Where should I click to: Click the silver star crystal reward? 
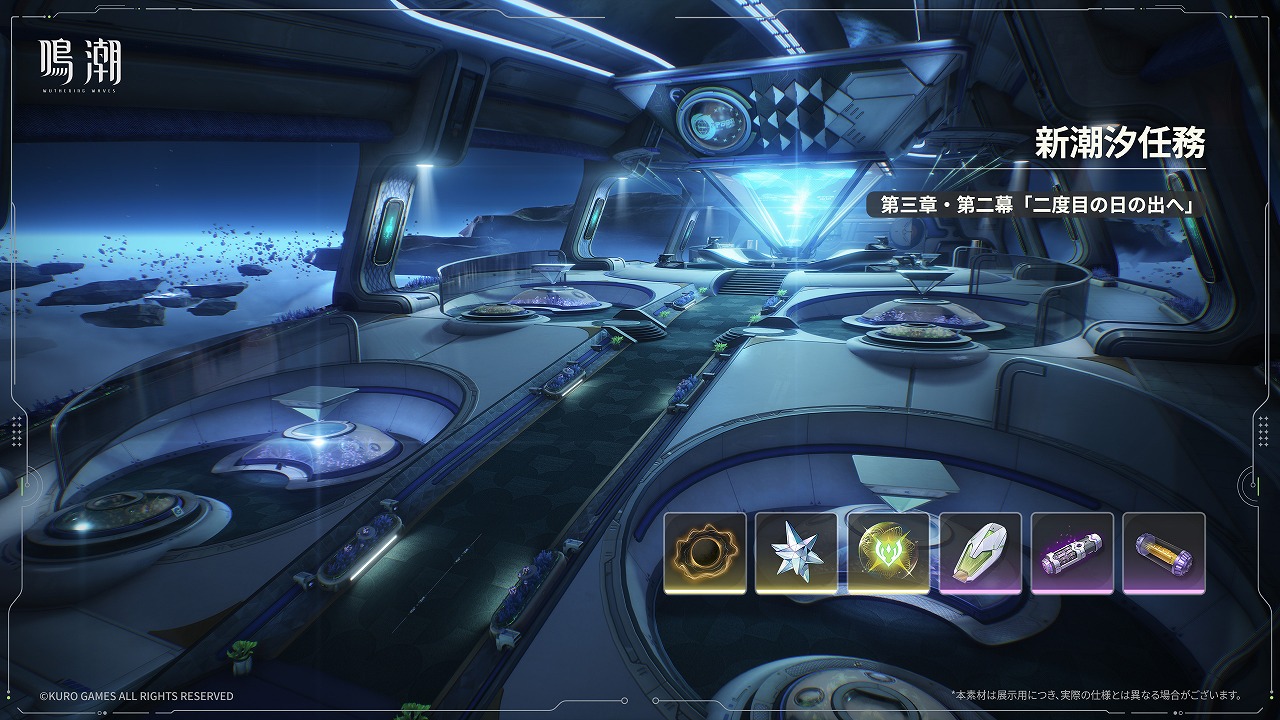tap(796, 553)
